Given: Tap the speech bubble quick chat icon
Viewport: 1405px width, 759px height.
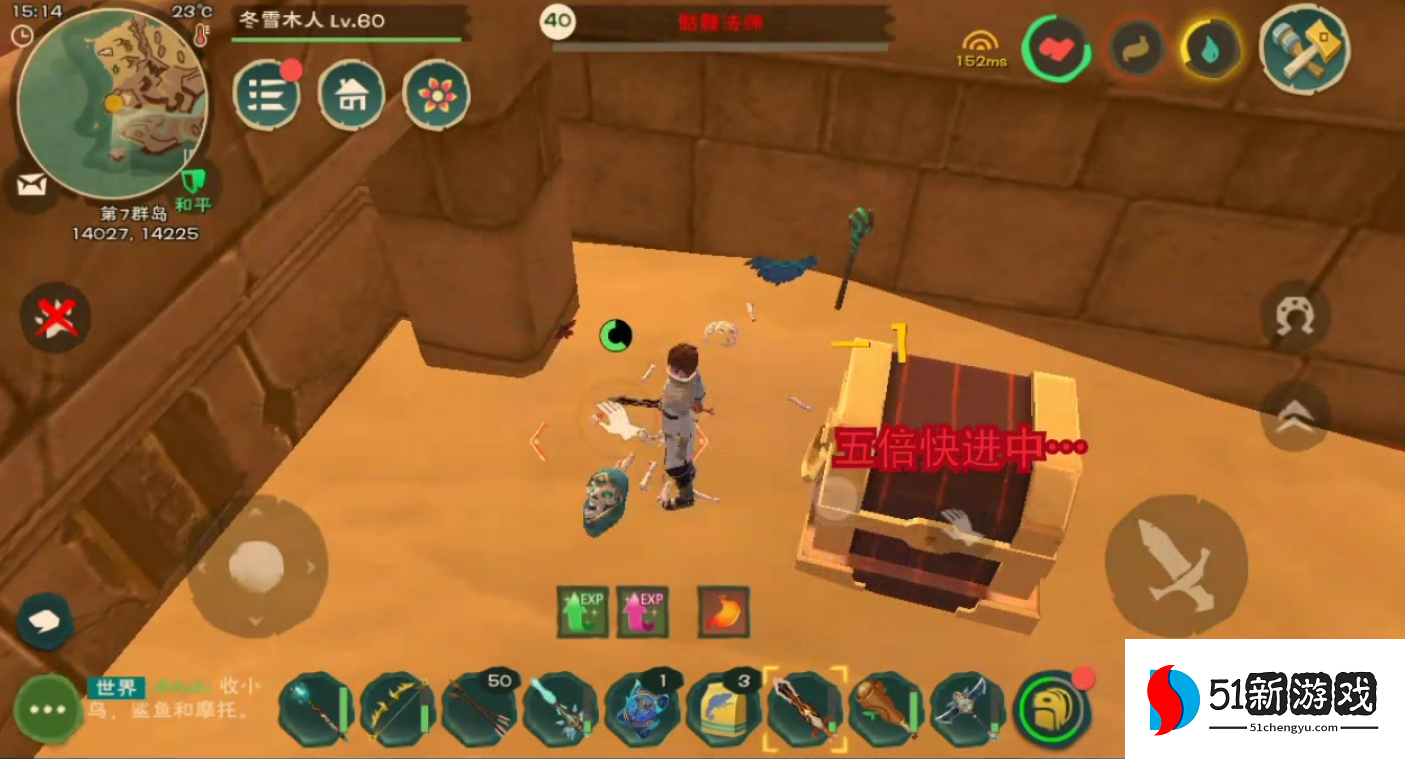Looking at the screenshot, I should click(45, 622).
